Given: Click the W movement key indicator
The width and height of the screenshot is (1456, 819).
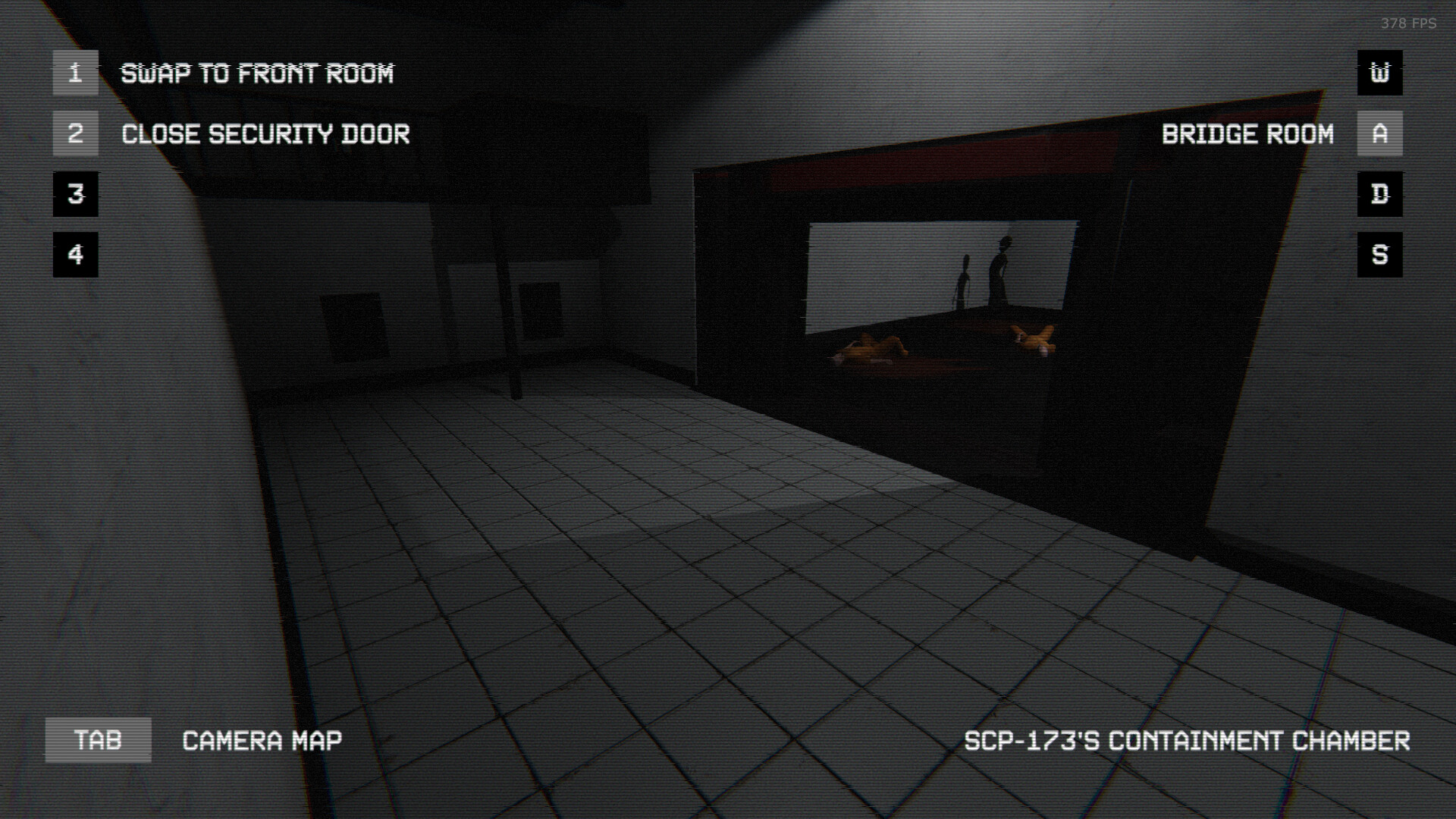Looking at the screenshot, I should point(1380,73).
